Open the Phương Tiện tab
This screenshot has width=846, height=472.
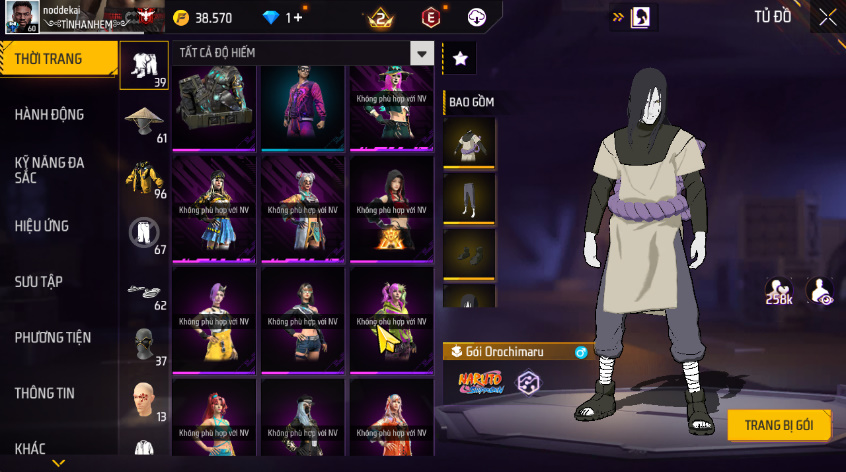(50, 338)
